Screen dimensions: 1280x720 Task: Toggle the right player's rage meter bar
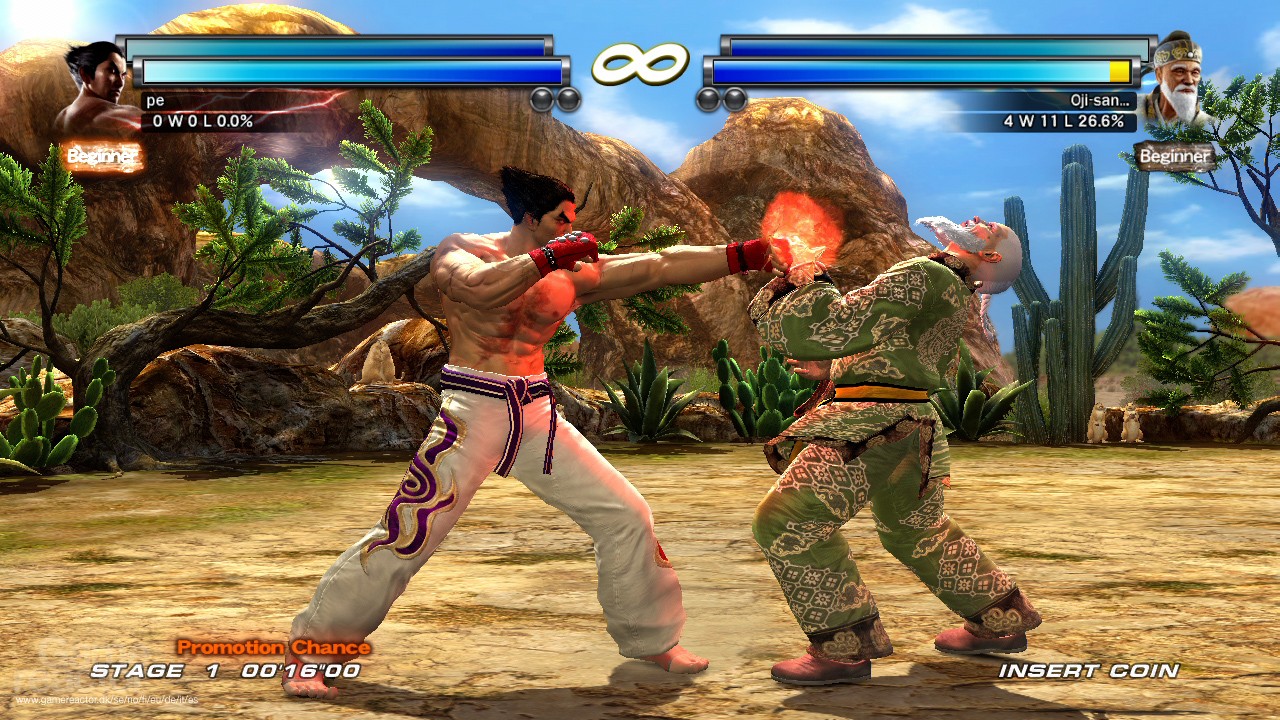point(920,72)
